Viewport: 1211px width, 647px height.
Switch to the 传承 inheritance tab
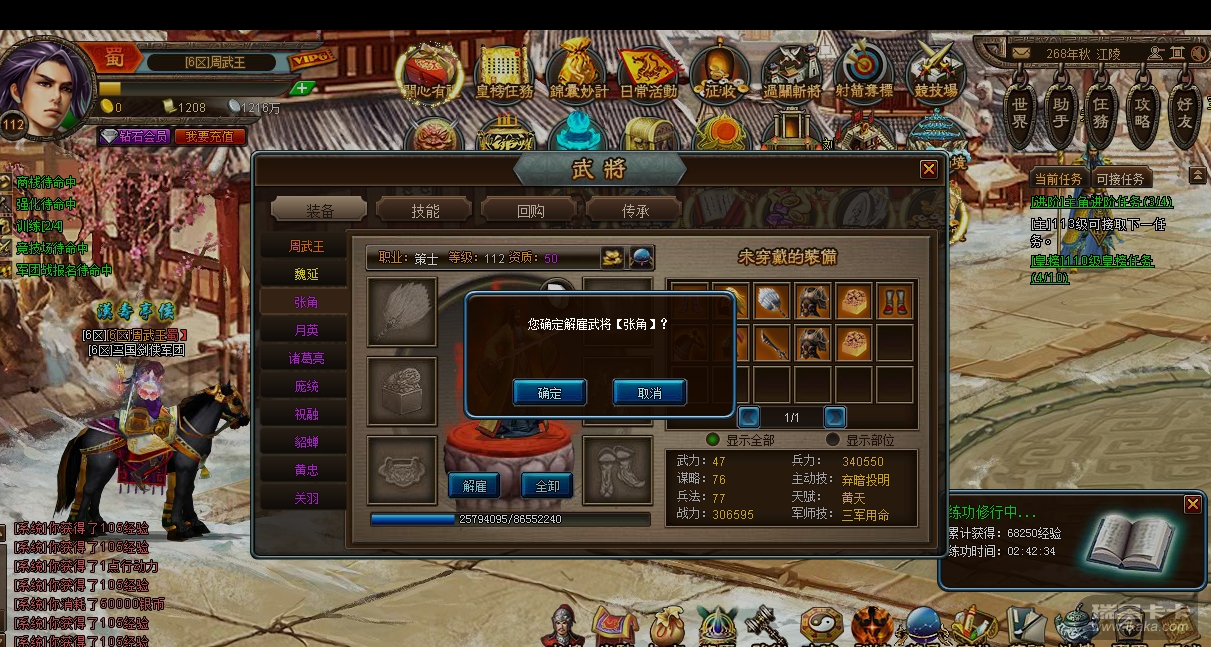click(636, 210)
